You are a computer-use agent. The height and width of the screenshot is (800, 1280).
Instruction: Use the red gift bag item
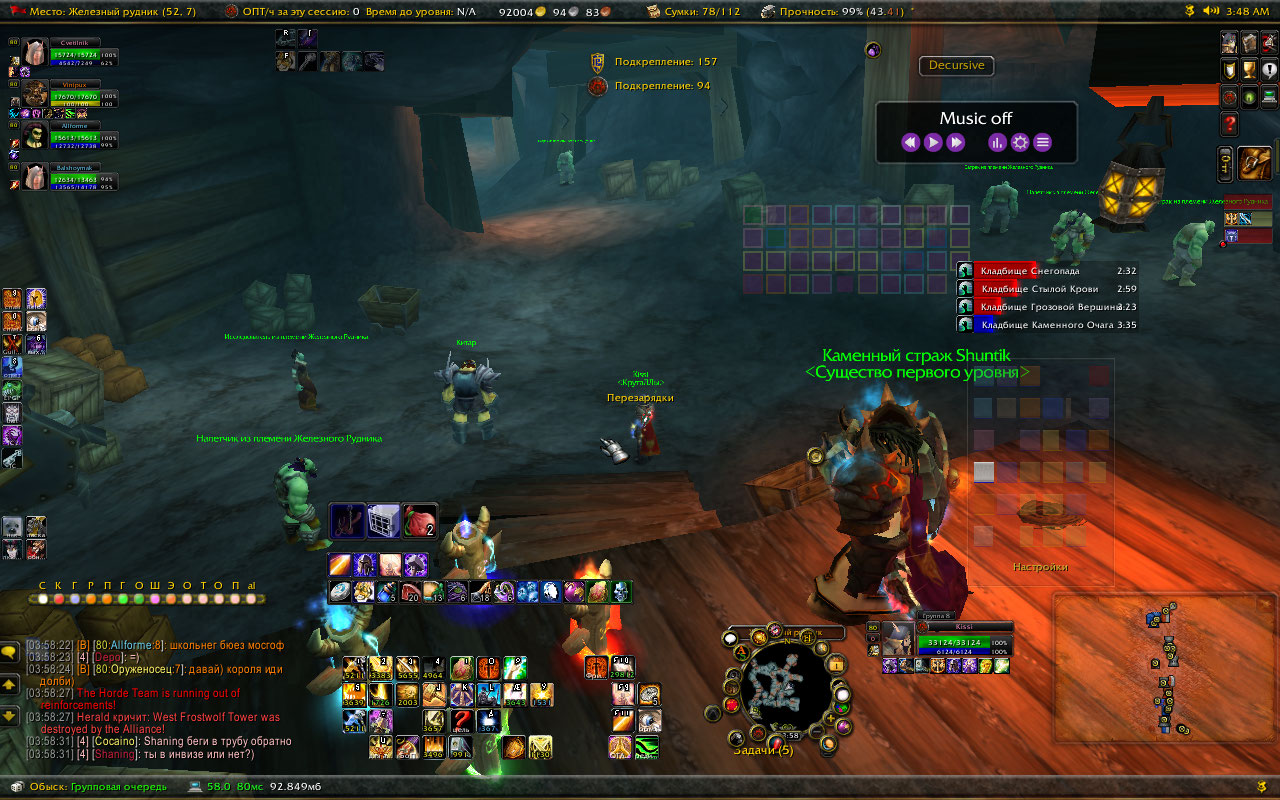tap(421, 520)
